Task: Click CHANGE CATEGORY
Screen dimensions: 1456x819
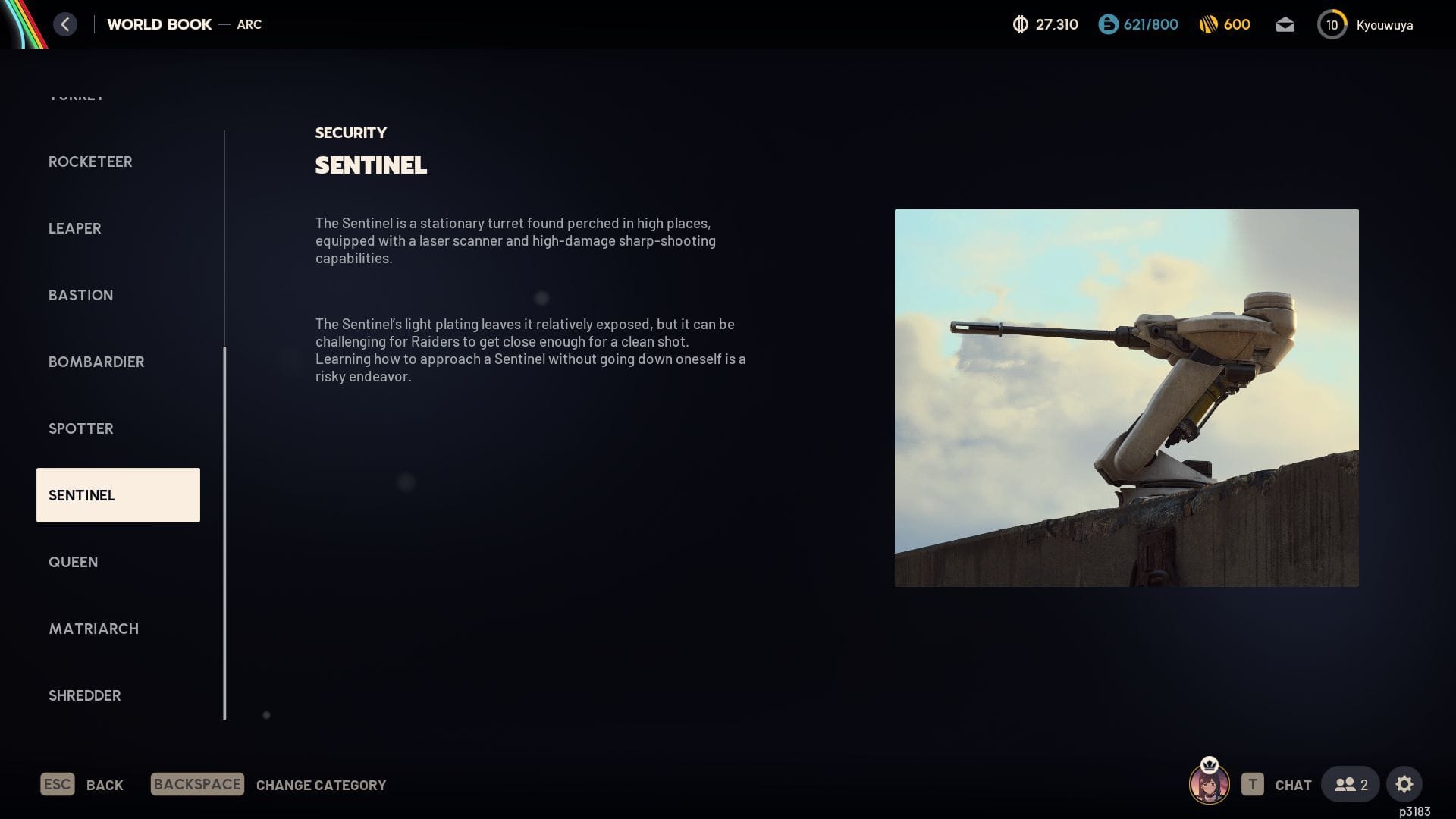Action: point(320,785)
